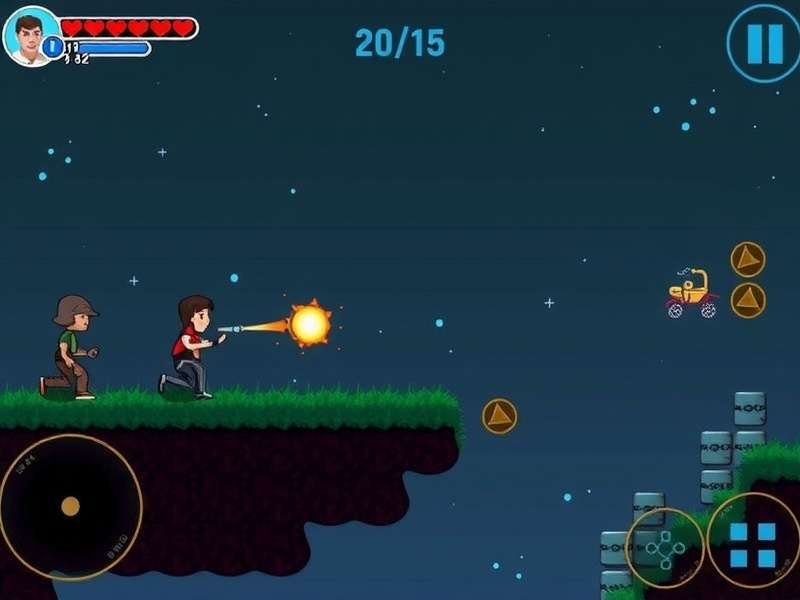
Task: Pause the game with the pause button
Action: coord(764,43)
